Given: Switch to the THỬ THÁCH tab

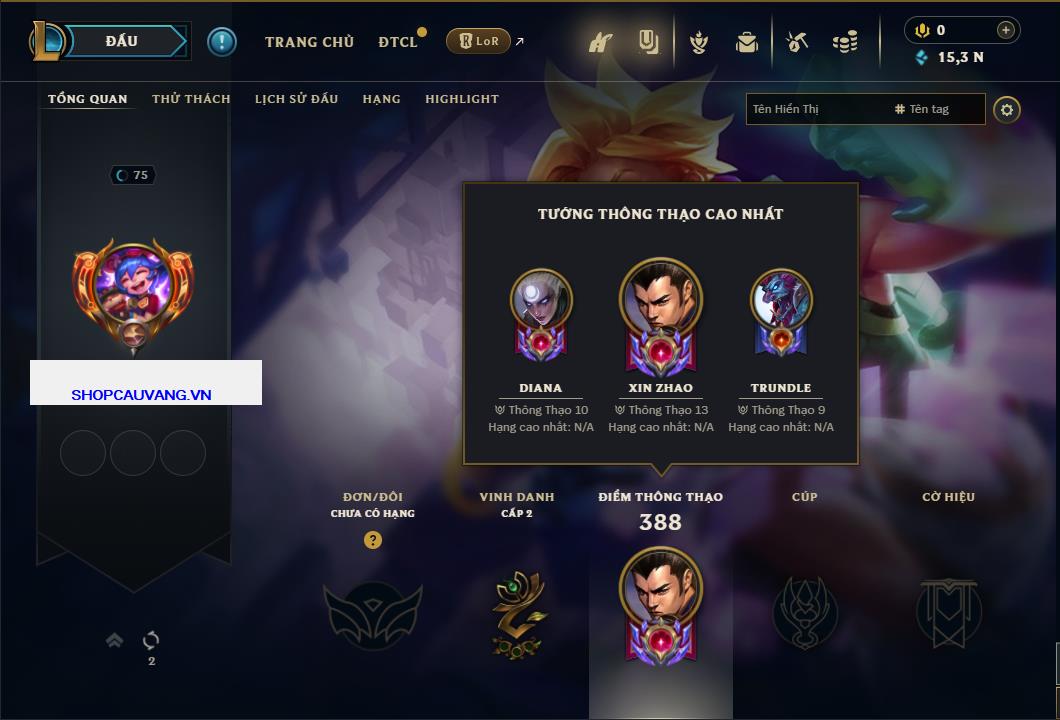Looking at the screenshot, I should [x=191, y=99].
